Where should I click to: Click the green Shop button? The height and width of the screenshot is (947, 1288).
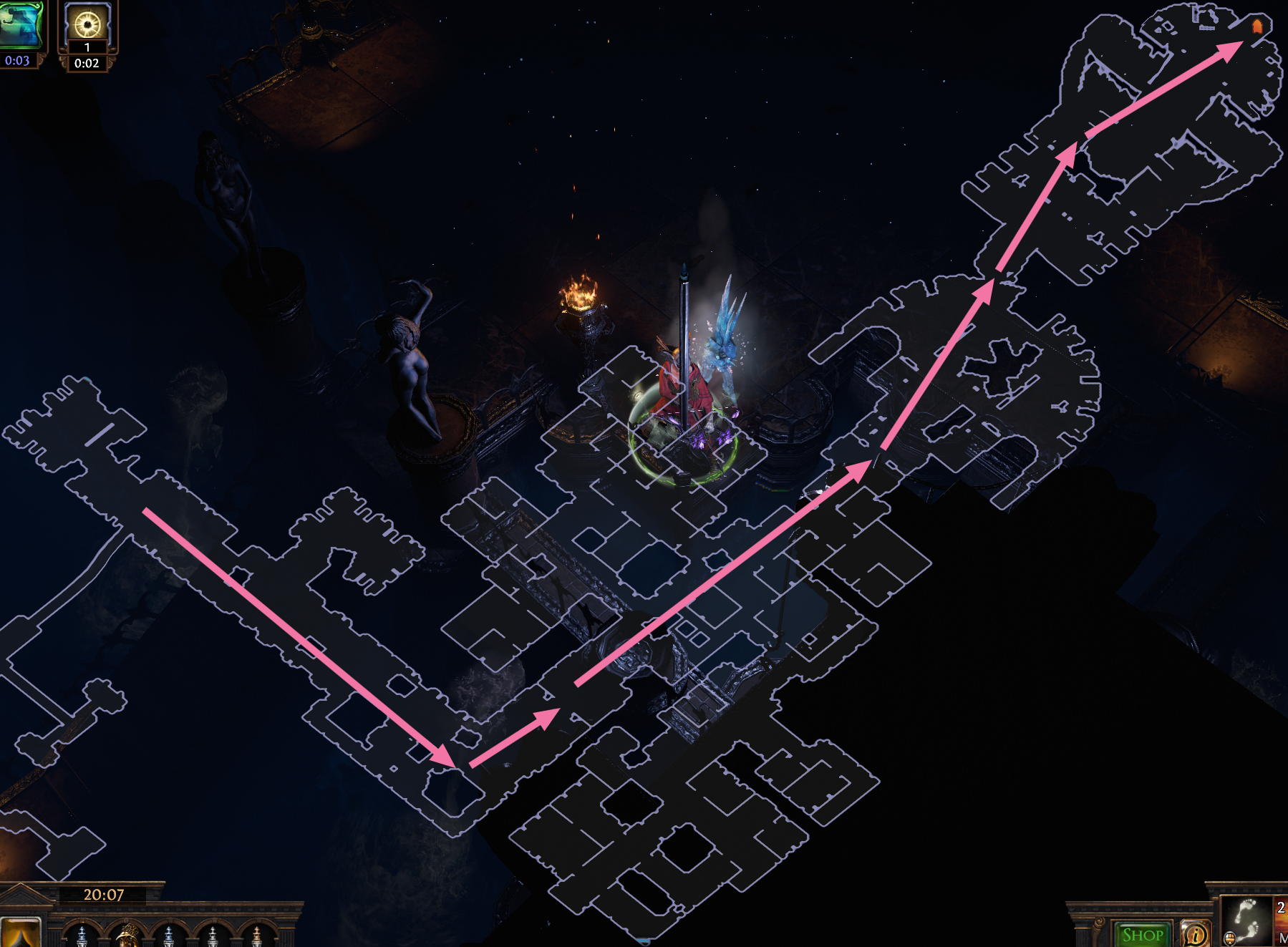click(1141, 934)
